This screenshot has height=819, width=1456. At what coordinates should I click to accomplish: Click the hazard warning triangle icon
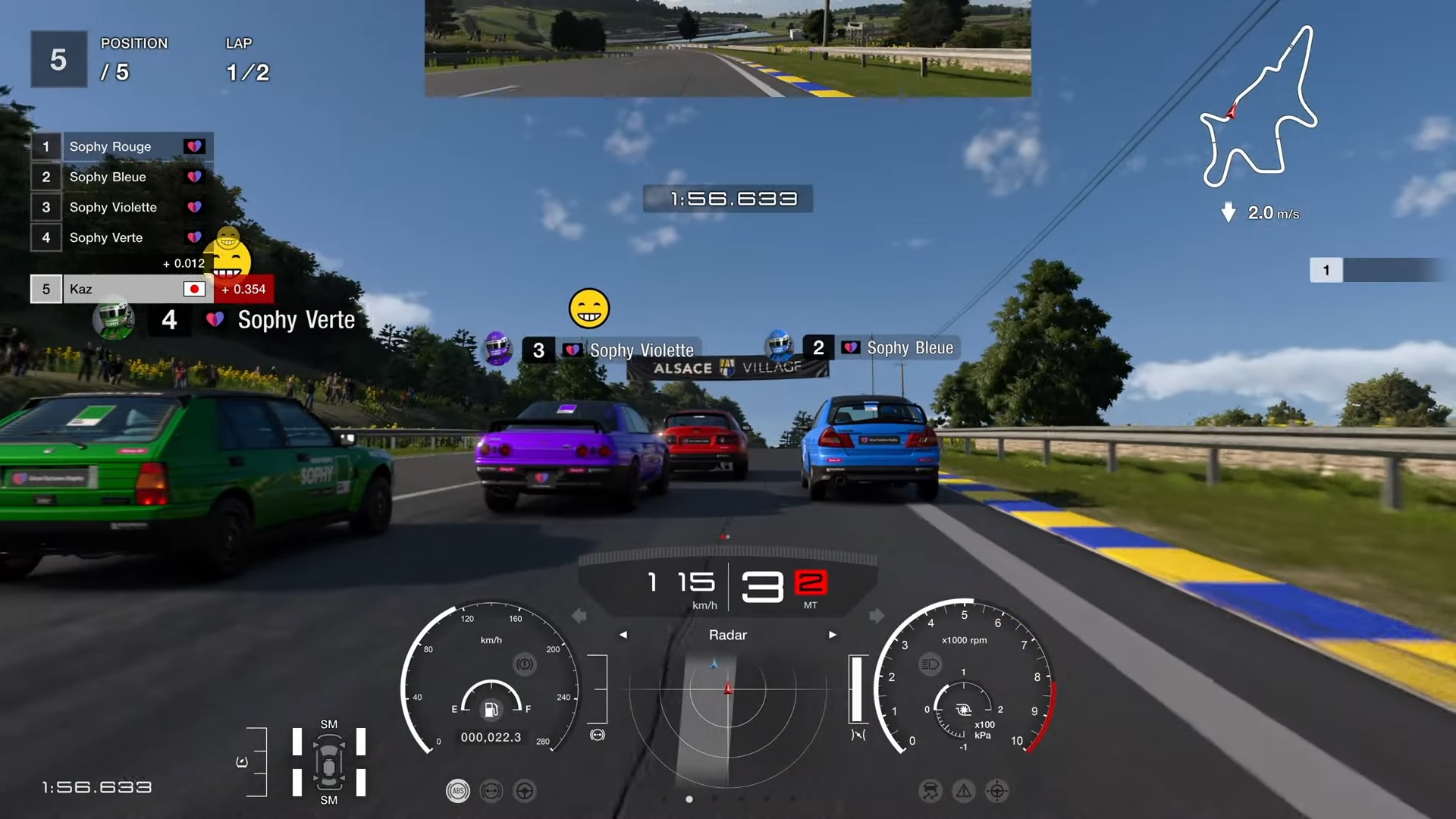tap(963, 791)
